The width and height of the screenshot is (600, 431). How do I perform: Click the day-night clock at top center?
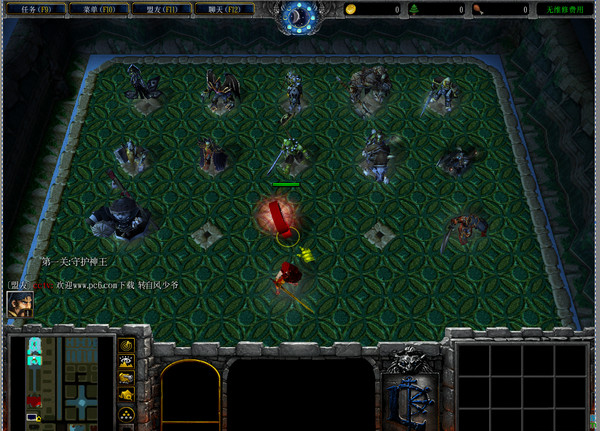(298, 14)
